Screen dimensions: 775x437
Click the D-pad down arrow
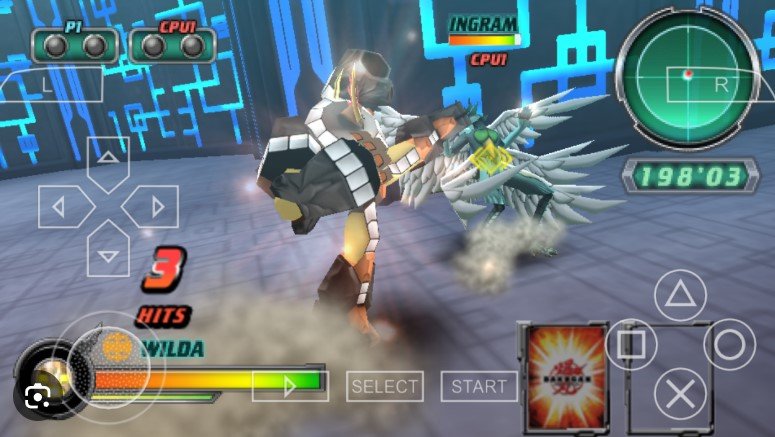click(x=108, y=254)
